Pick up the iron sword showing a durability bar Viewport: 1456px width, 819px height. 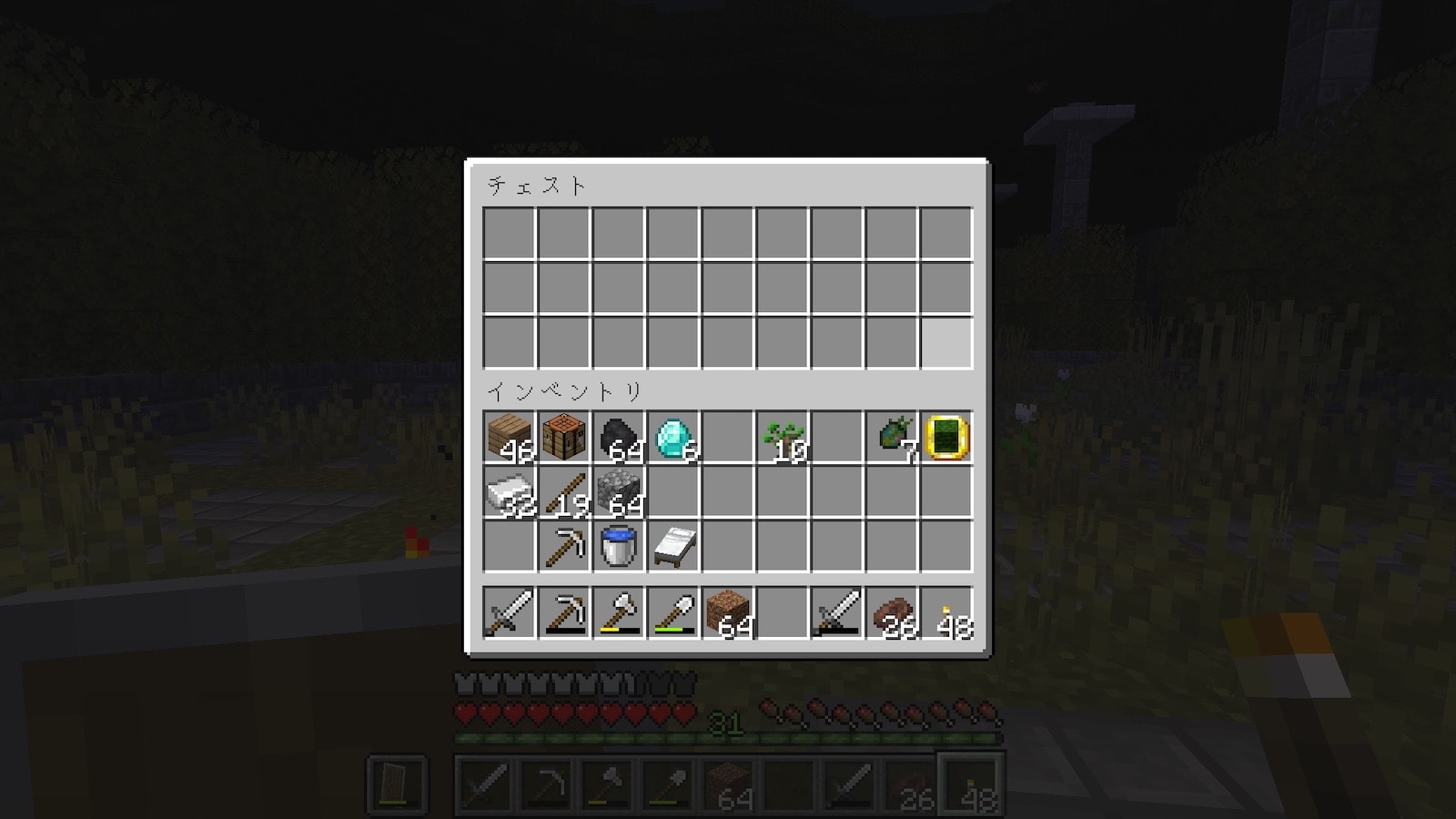pyautogui.click(x=836, y=612)
